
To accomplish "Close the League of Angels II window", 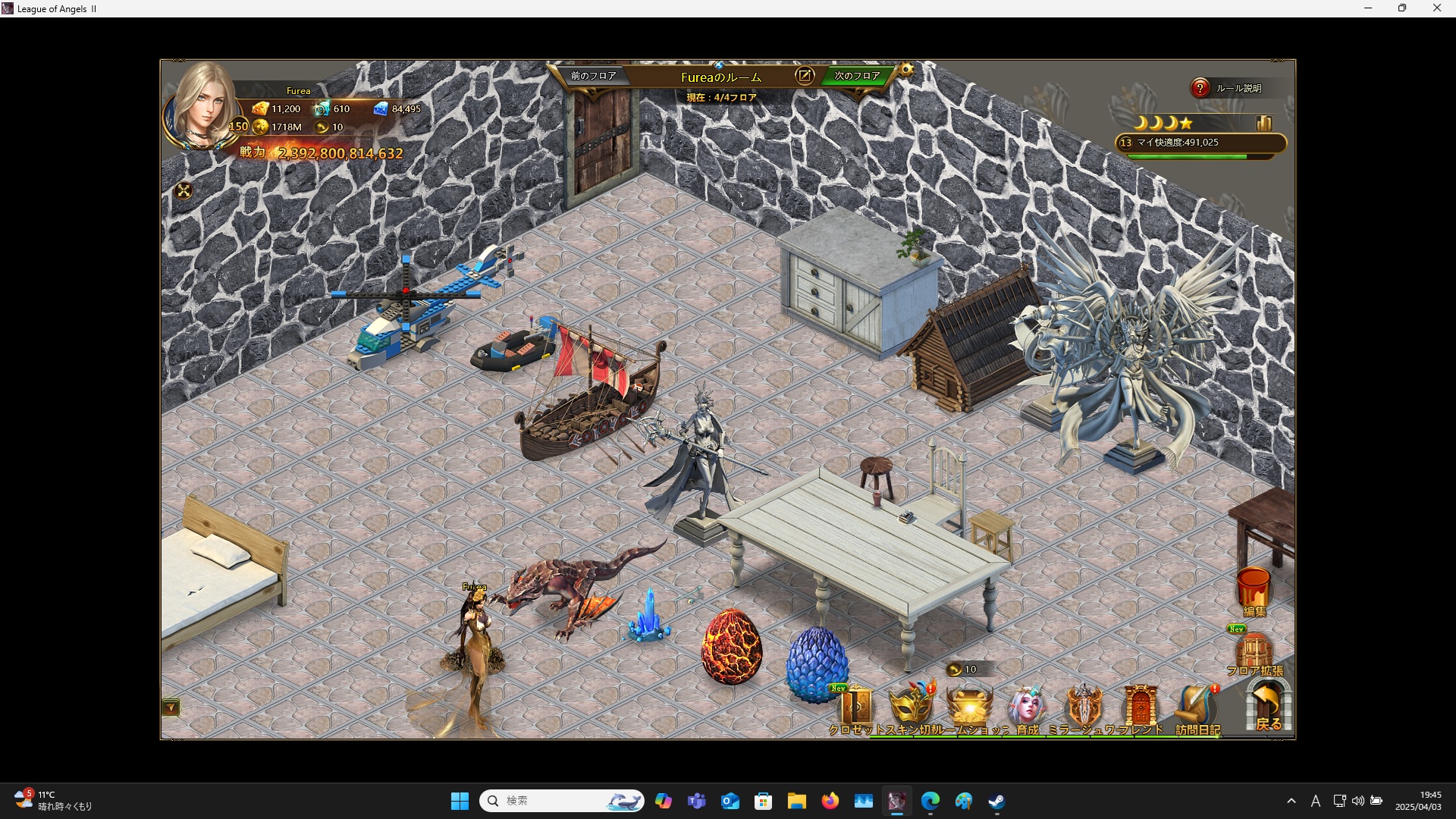I will [x=1436, y=8].
